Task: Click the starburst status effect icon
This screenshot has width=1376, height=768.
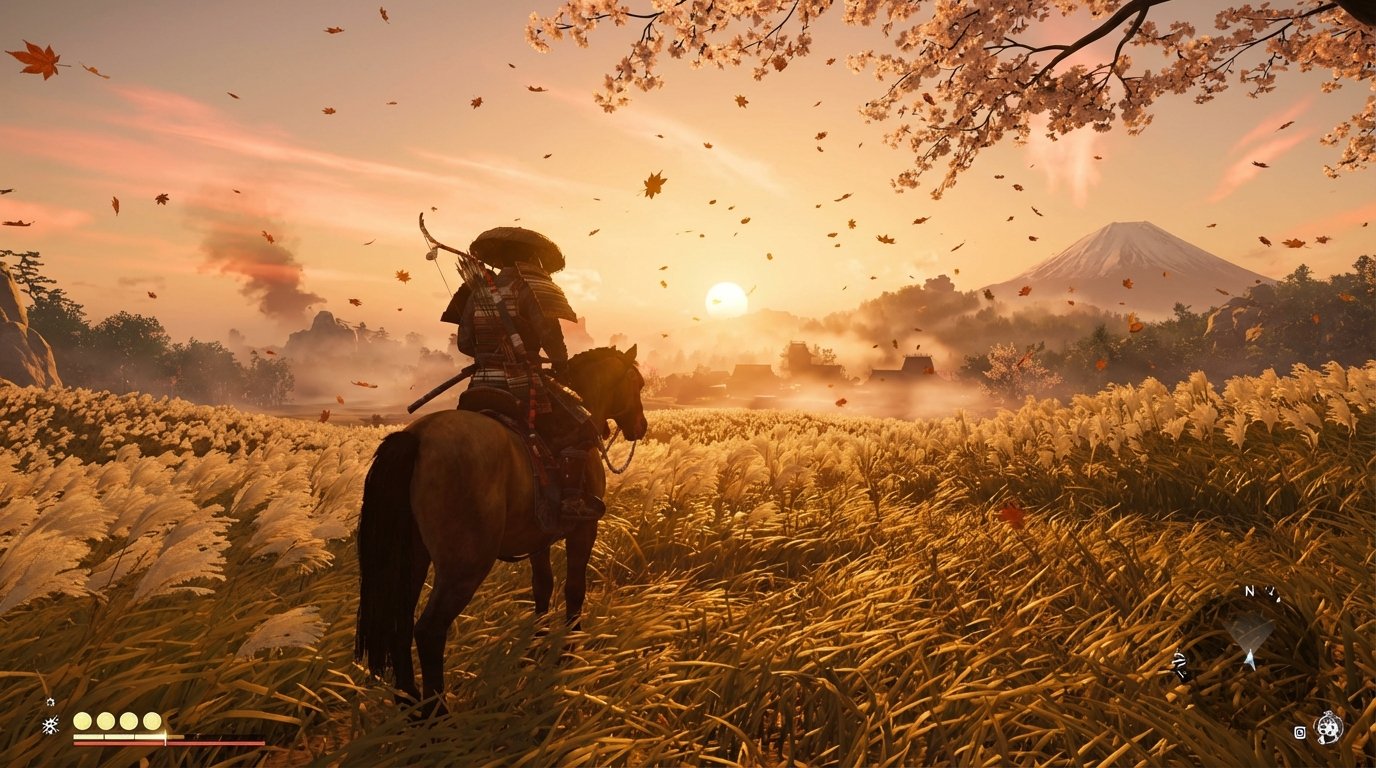Action: (x=50, y=724)
